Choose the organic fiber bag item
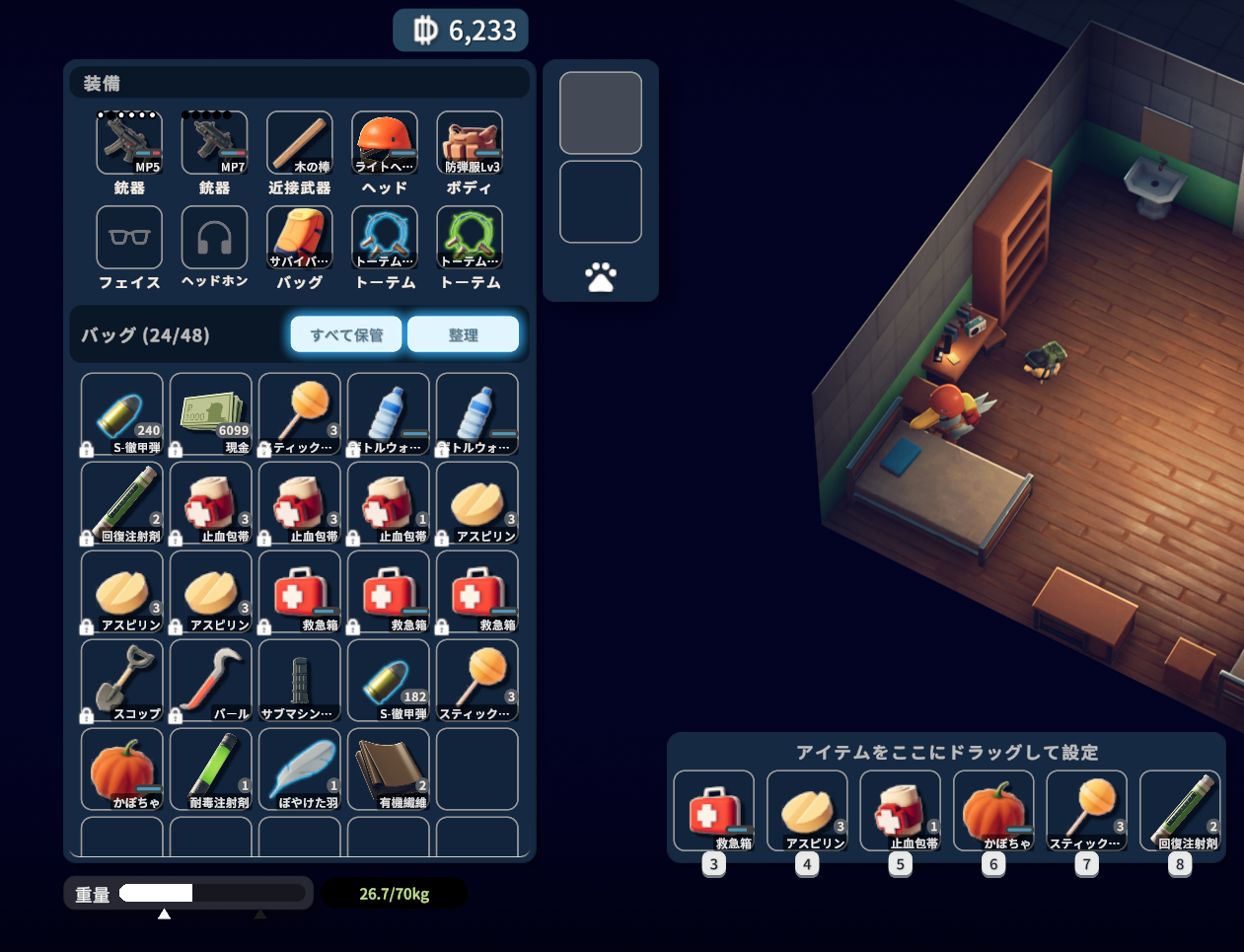1244x952 pixels. pos(389,769)
